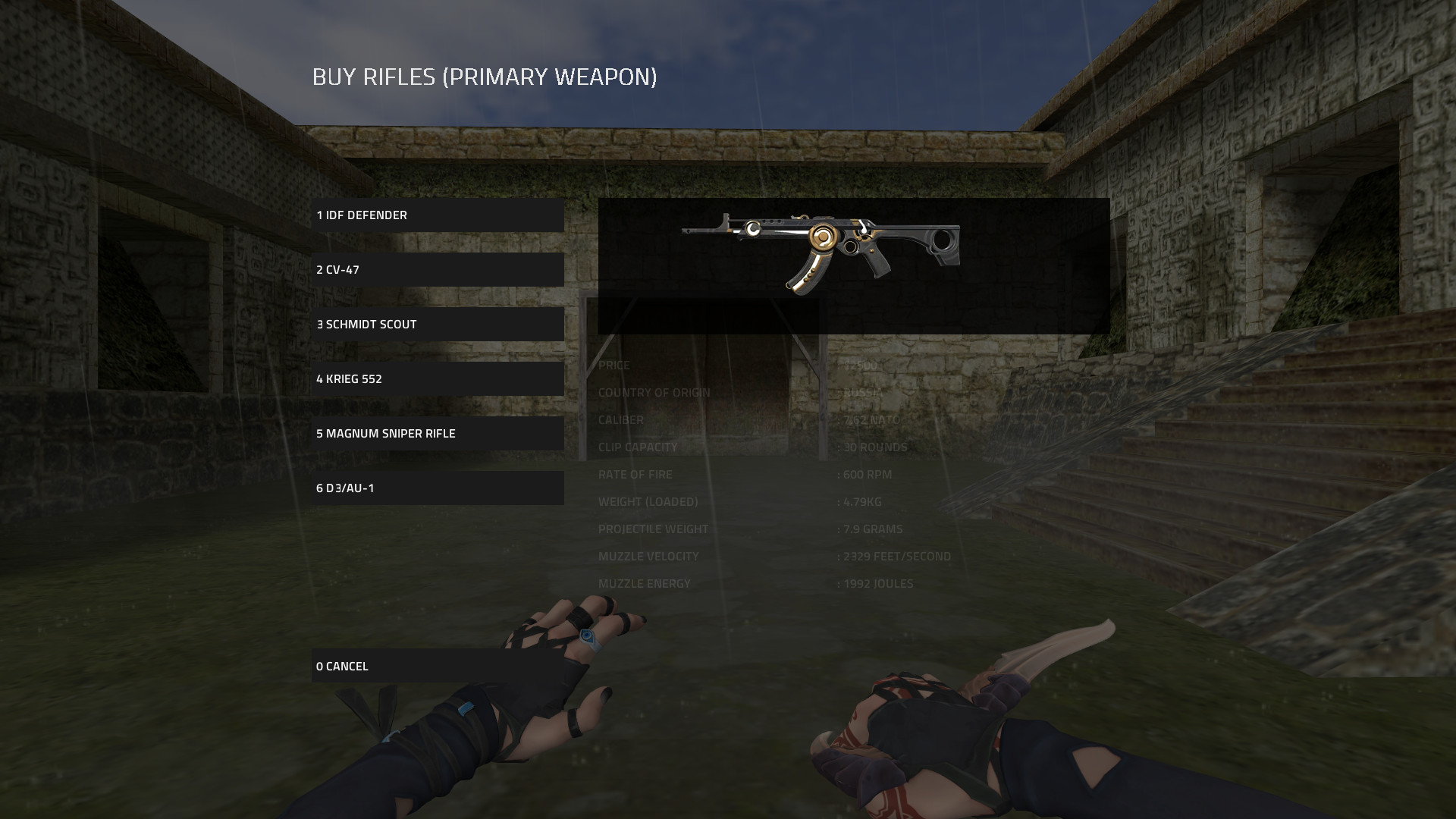Click the BUY RIFLES title text
This screenshot has width=1456, height=819.
[x=485, y=76]
